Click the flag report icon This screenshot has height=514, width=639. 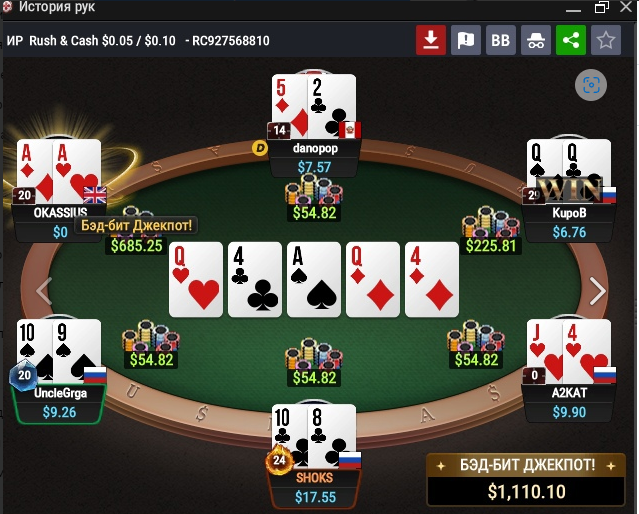(x=466, y=41)
